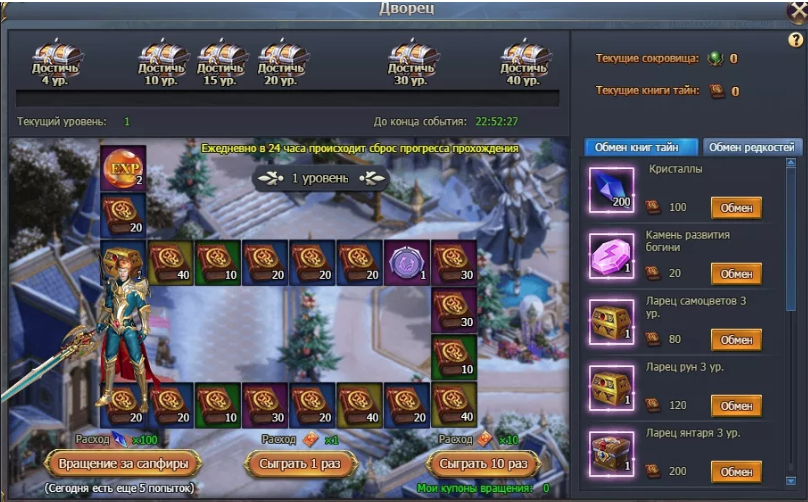Spin using the Вращение за сапфиры button
808x502 pixels.
click(x=123, y=464)
